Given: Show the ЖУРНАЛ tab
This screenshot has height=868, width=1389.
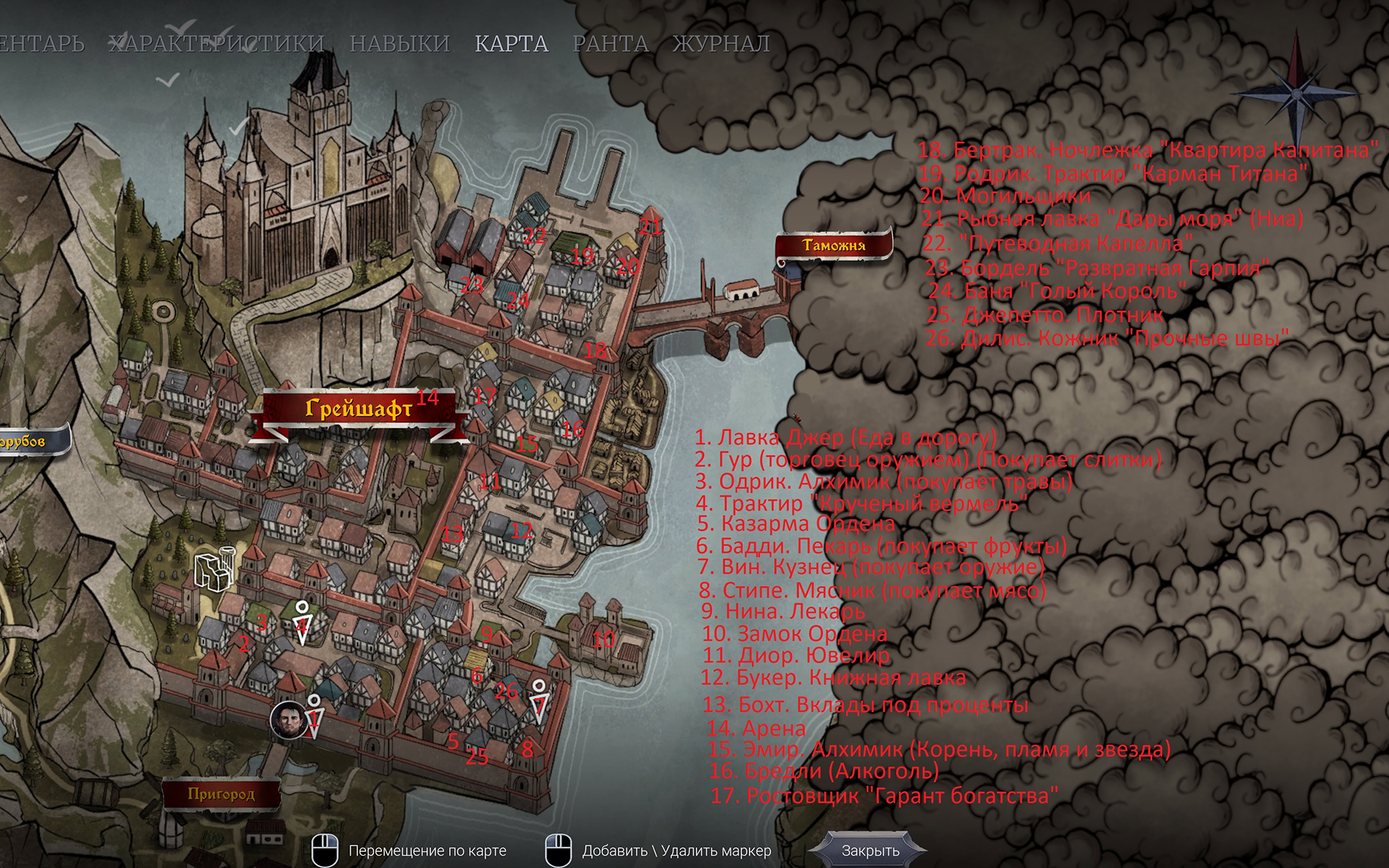Looking at the screenshot, I should pos(721,44).
